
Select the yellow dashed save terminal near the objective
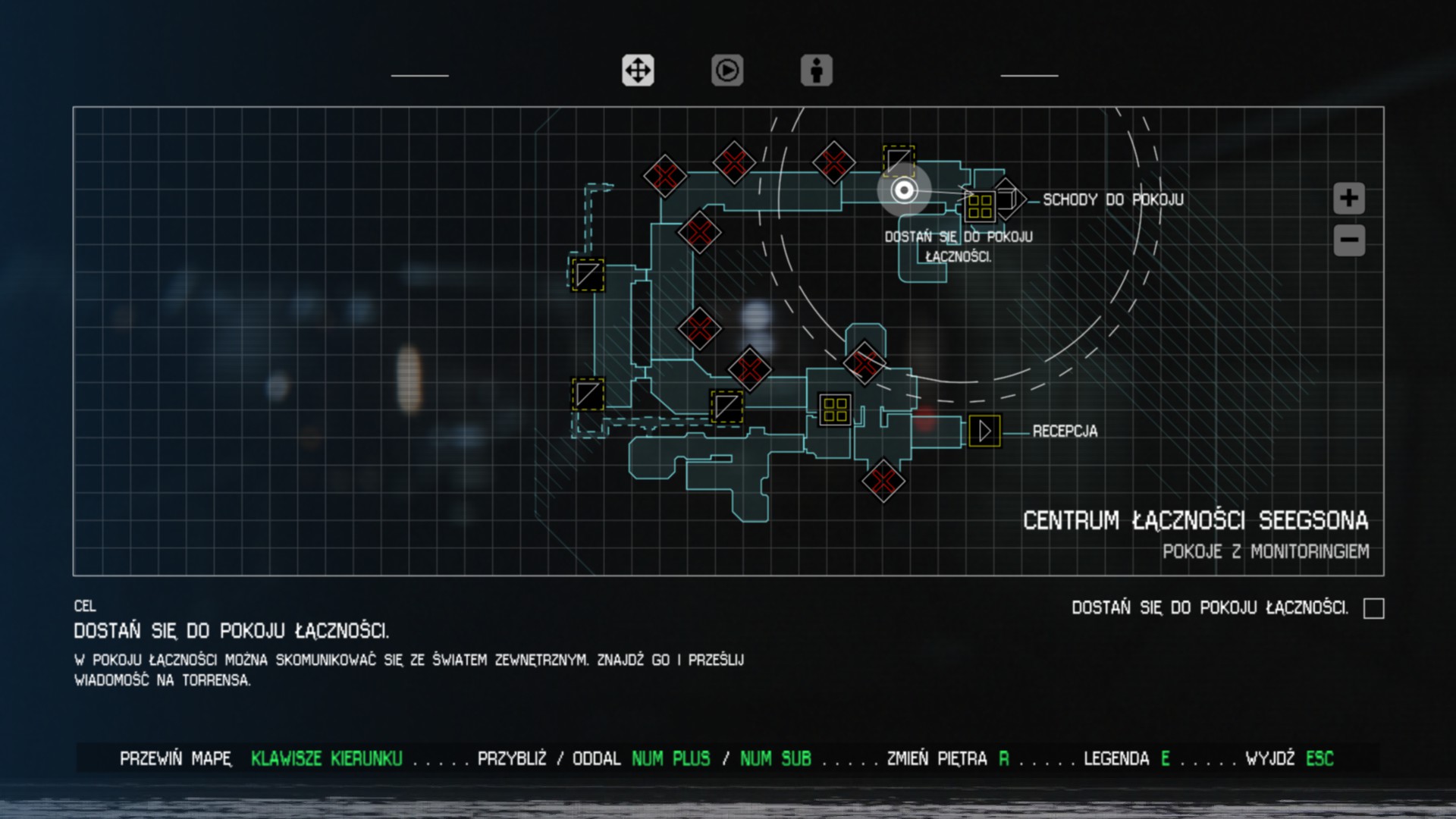coord(898,161)
